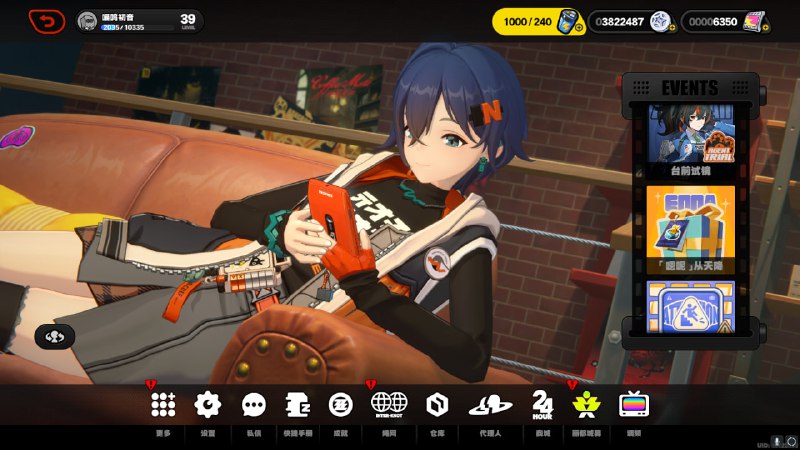Add battery charge with the plus button
Screen dimensions: 800x450
pos(579,27)
